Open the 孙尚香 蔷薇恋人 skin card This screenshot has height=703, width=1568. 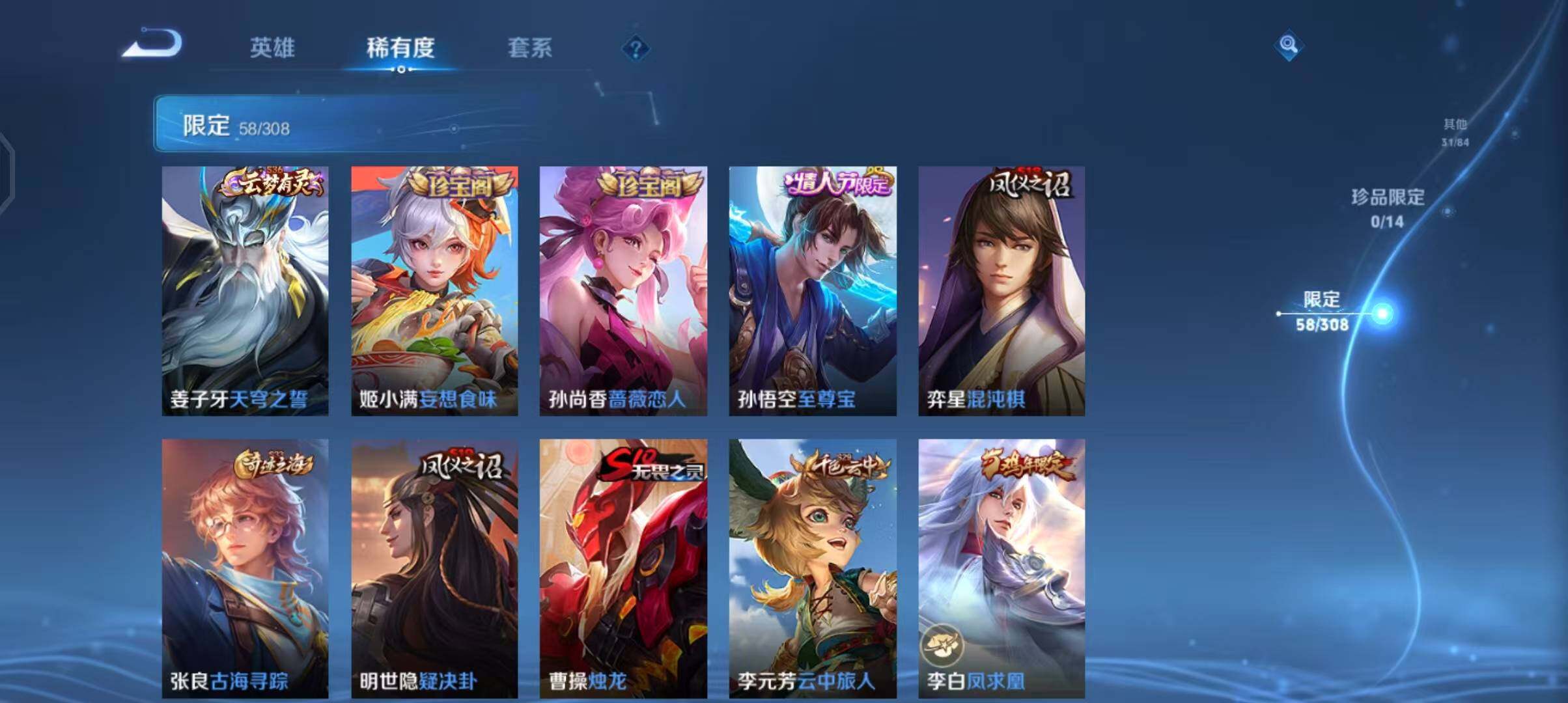pyautogui.click(x=623, y=290)
